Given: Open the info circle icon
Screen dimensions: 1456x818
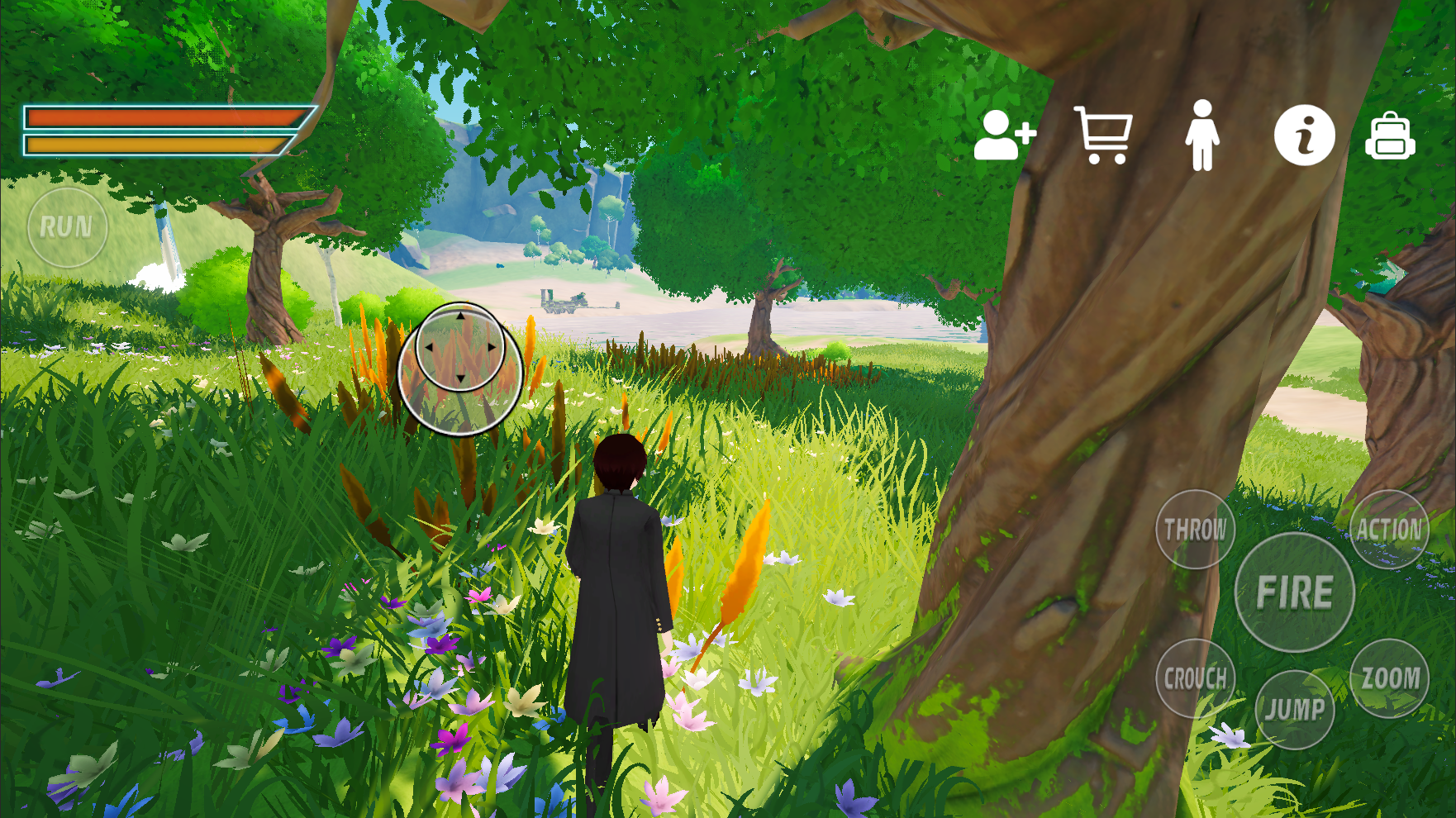Looking at the screenshot, I should point(1304,136).
